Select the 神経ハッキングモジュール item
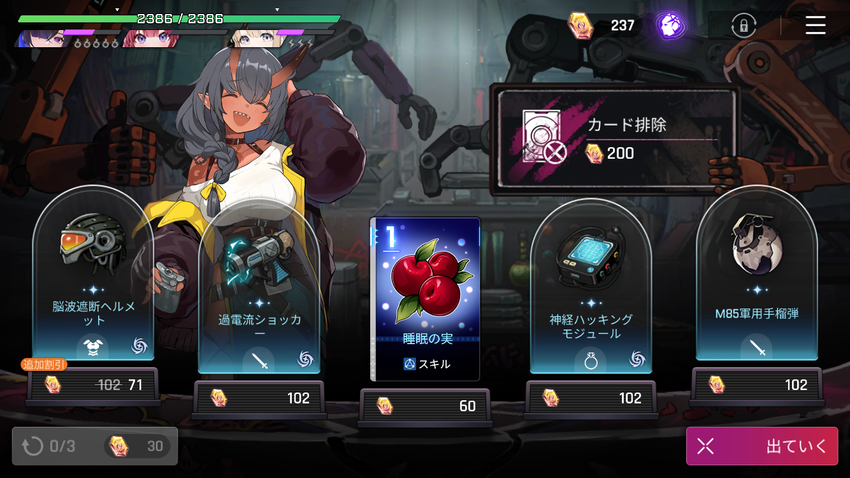The height and width of the screenshot is (478, 850). [591, 290]
